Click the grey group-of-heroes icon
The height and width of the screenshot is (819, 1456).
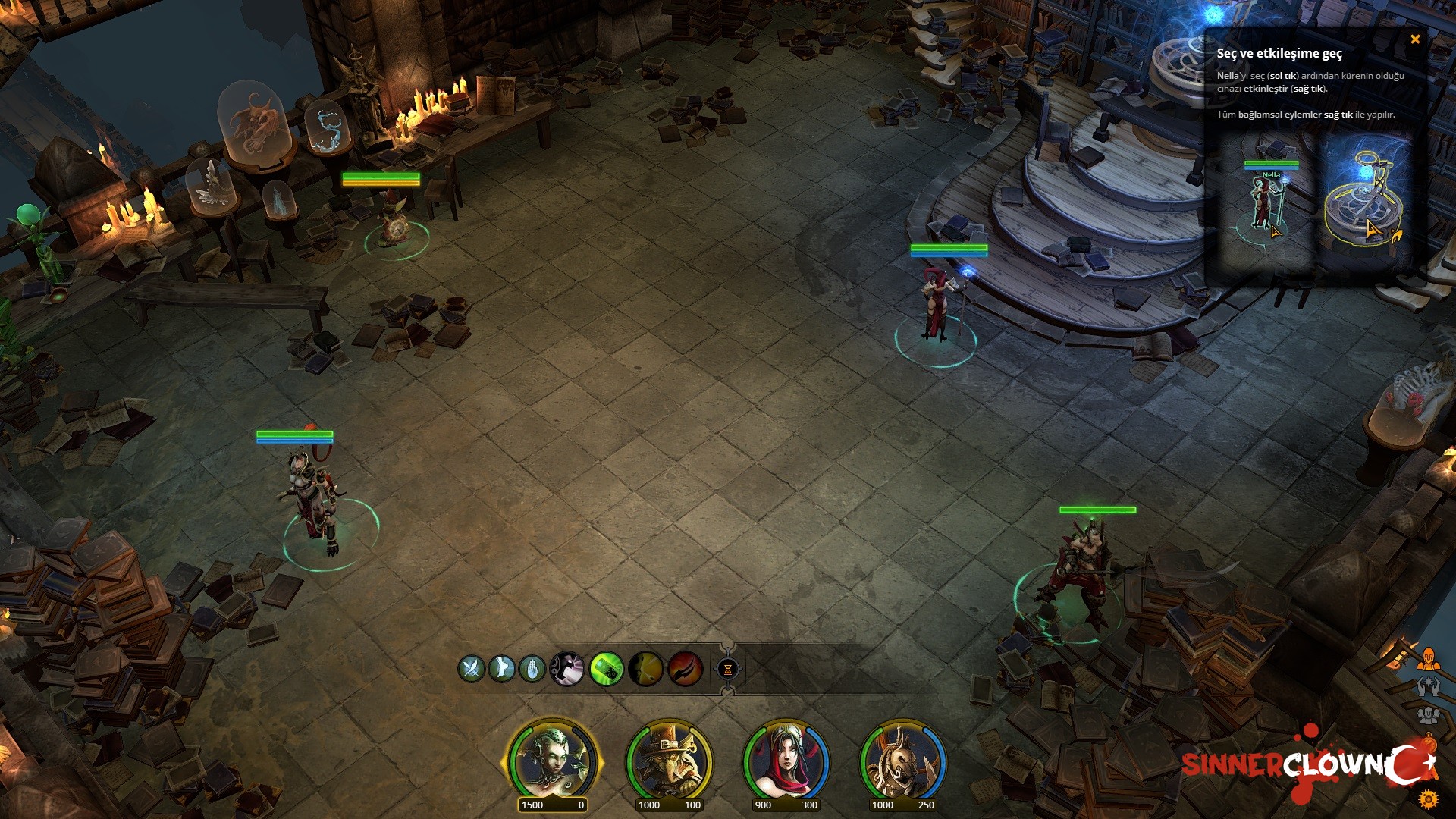(x=1429, y=715)
